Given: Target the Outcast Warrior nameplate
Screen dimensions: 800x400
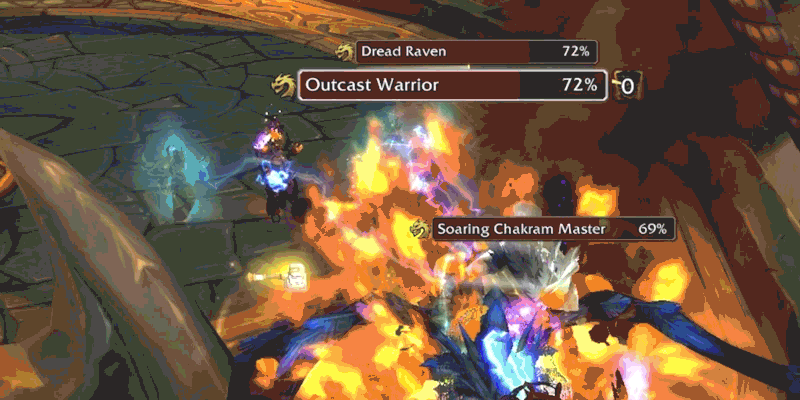Looking at the screenshot, I should 452,86.
